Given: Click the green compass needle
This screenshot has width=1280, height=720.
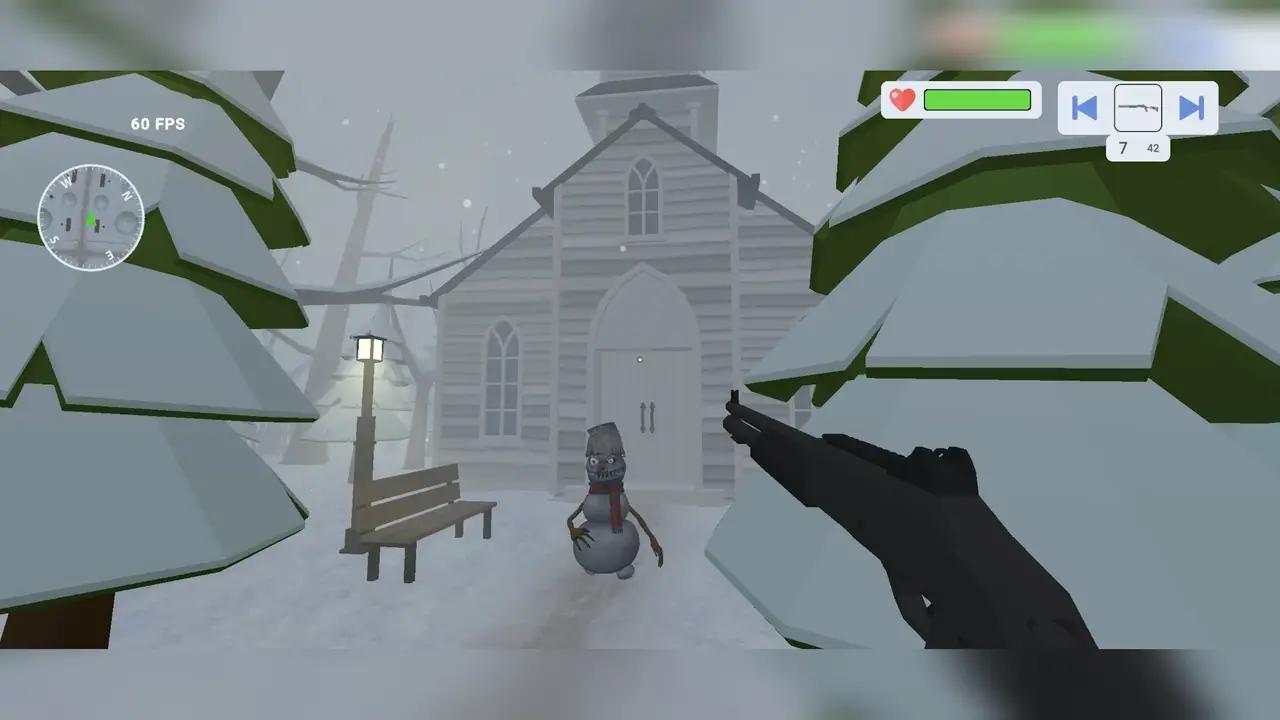Looking at the screenshot, I should click(x=90, y=220).
